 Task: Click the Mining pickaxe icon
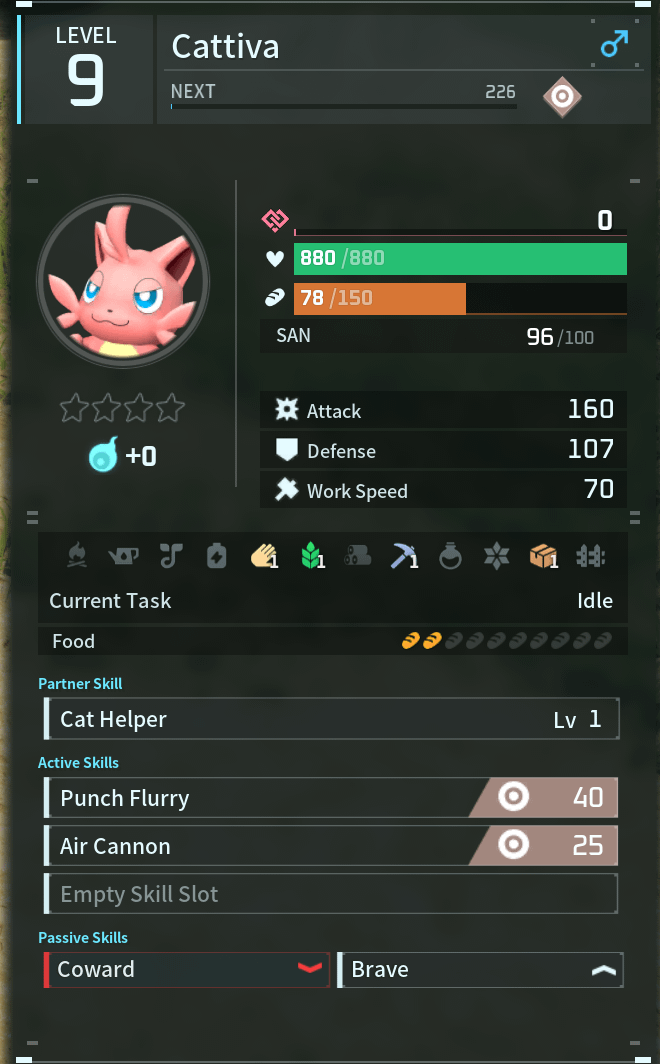pyautogui.click(x=403, y=556)
